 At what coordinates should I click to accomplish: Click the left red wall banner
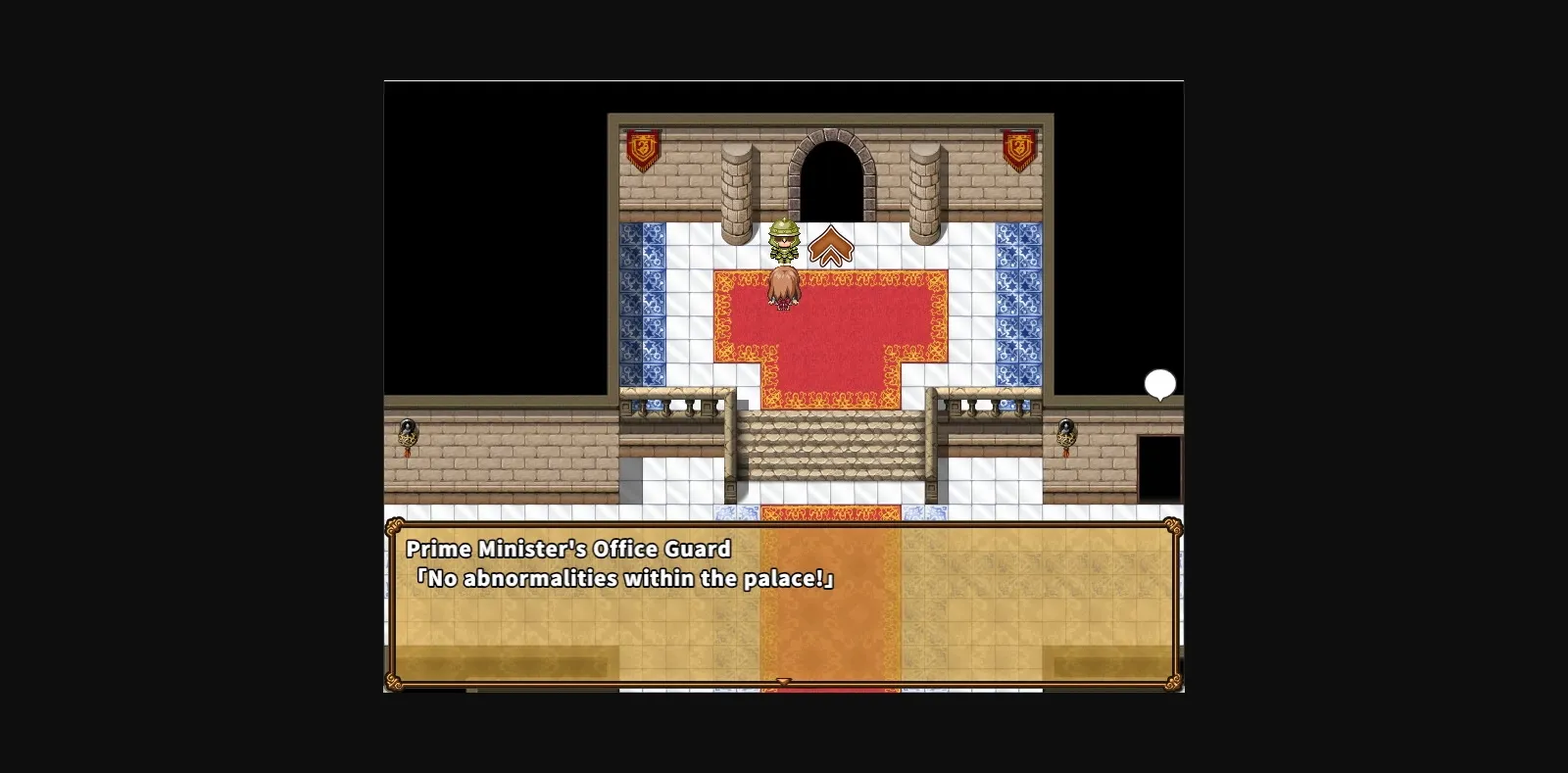click(642, 149)
